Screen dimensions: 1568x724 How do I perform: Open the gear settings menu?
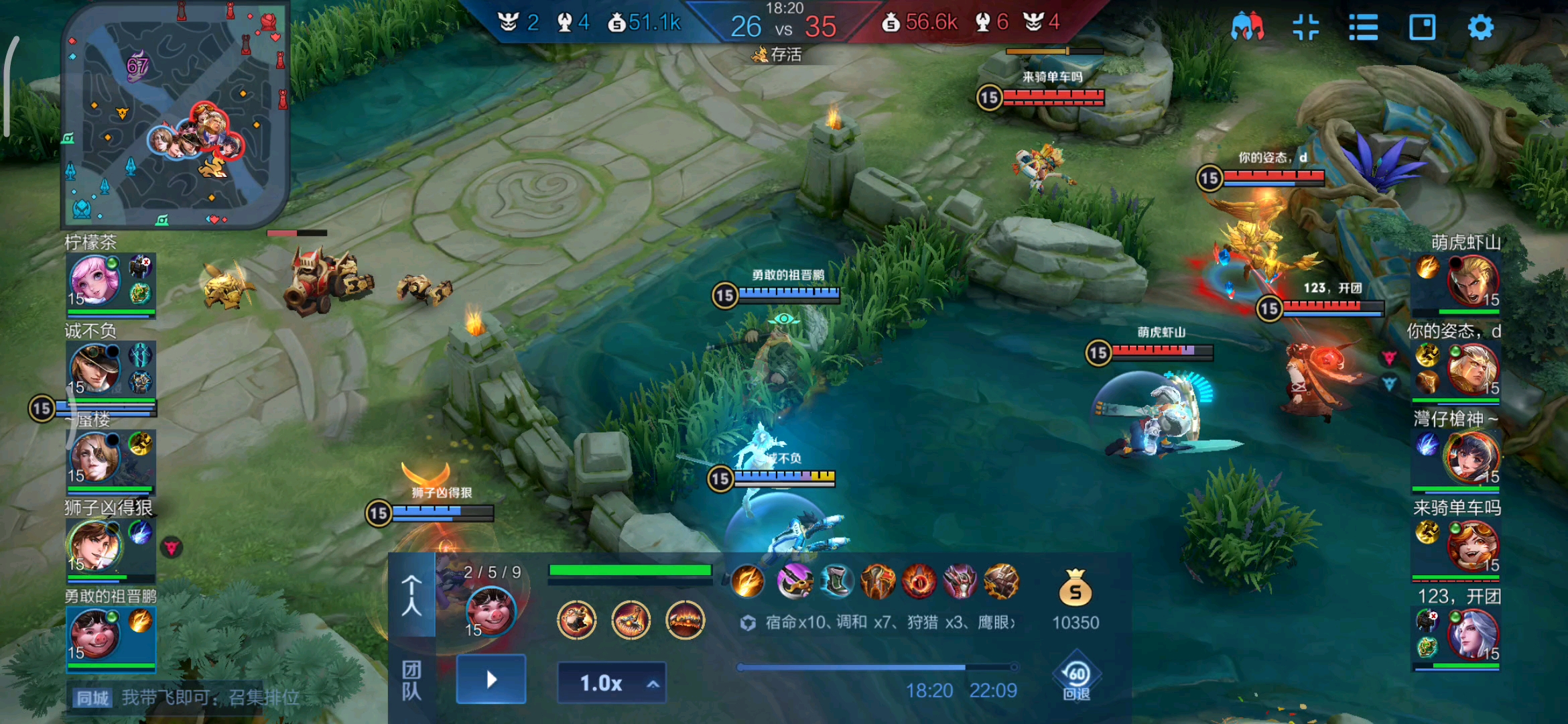pos(1480,27)
